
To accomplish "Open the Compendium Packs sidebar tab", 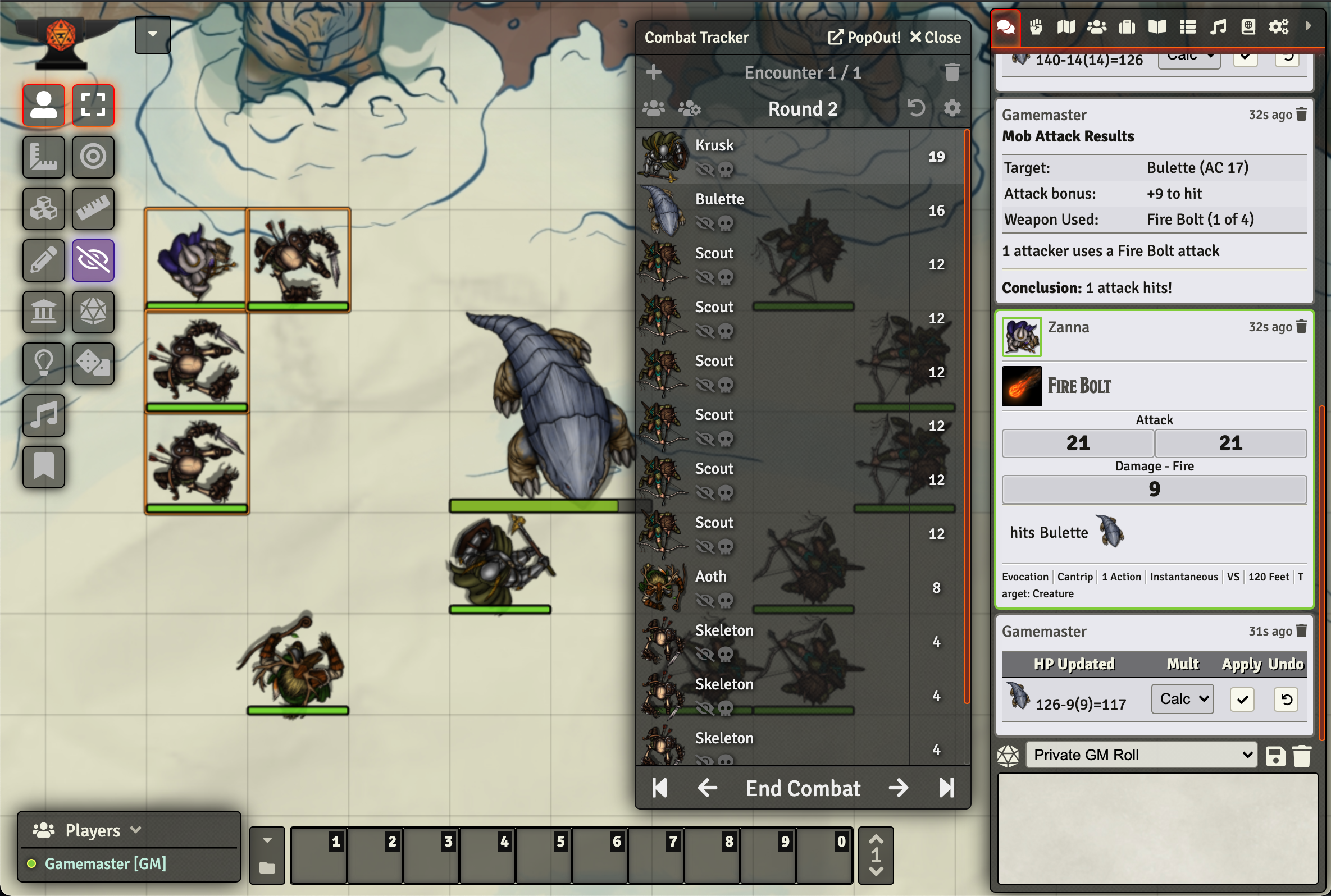I will point(1248,26).
